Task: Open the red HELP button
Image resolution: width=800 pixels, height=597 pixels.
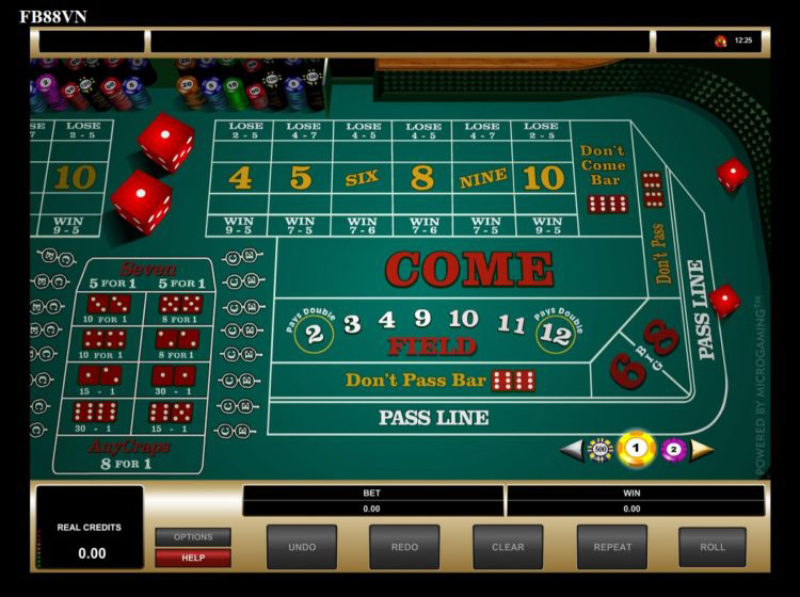Action: pos(193,558)
